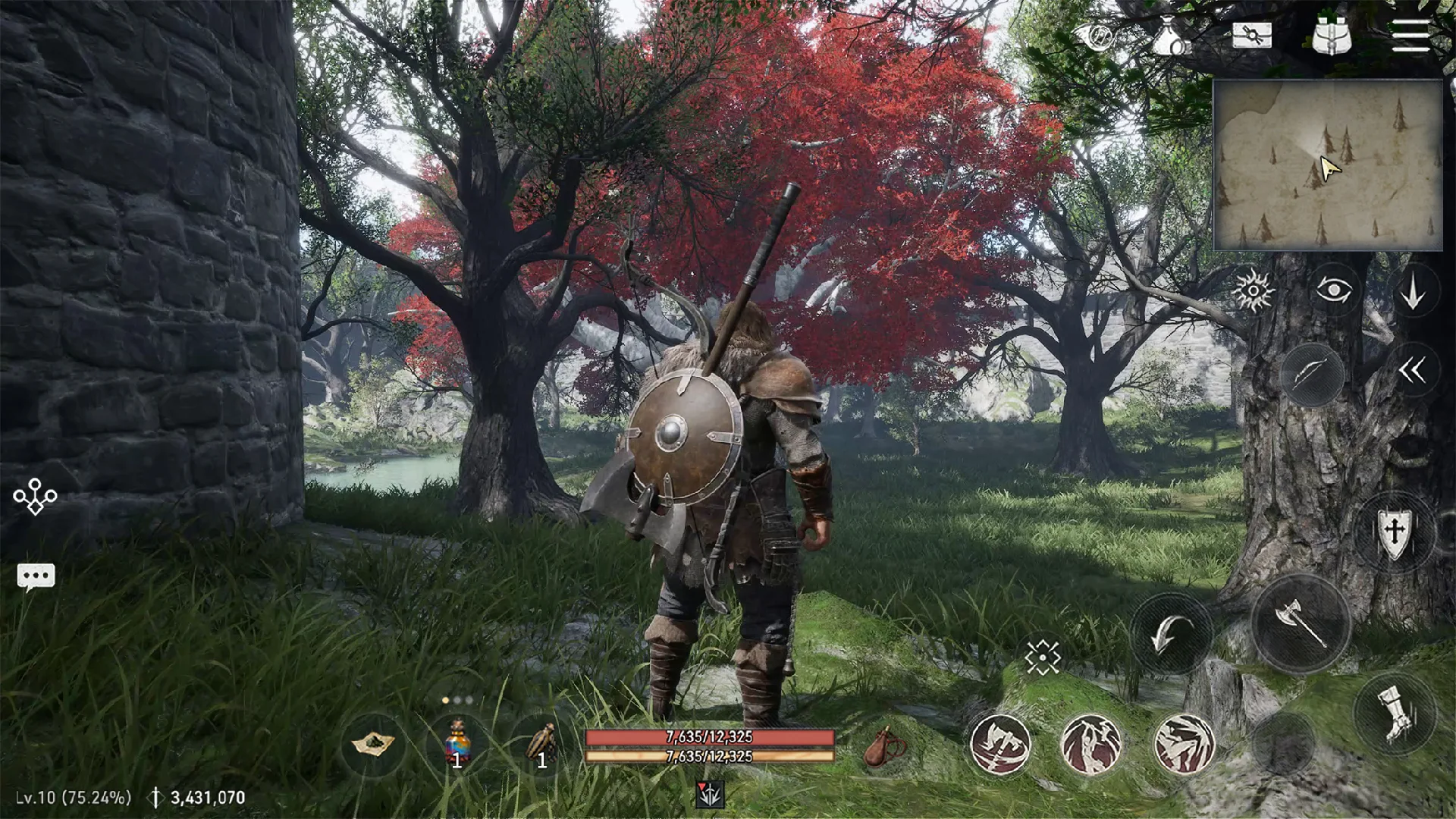Open the chat speech bubble
This screenshot has height=819, width=1456.
[36, 577]
